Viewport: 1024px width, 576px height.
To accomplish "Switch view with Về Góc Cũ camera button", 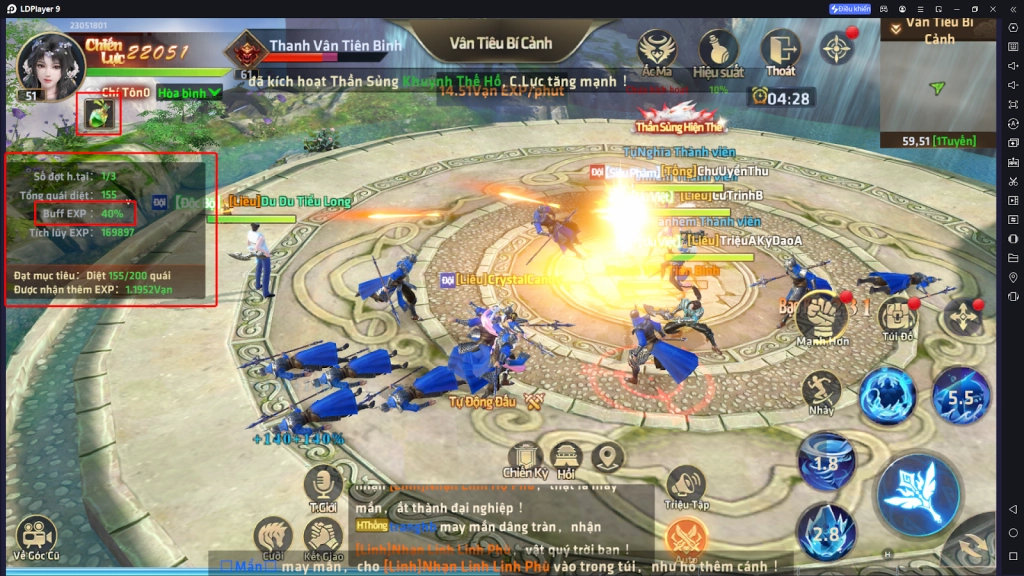I will point(36,536).
